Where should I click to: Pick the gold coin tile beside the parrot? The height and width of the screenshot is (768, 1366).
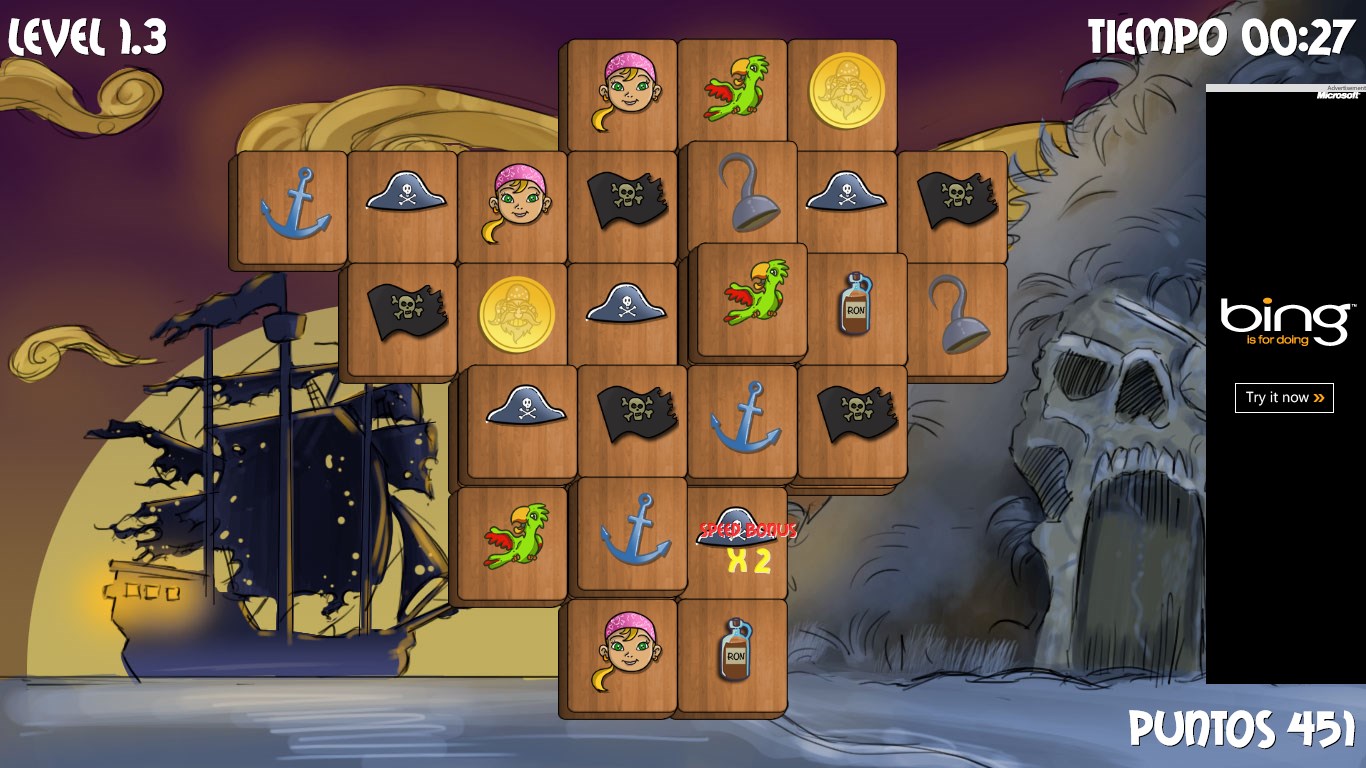846,90
